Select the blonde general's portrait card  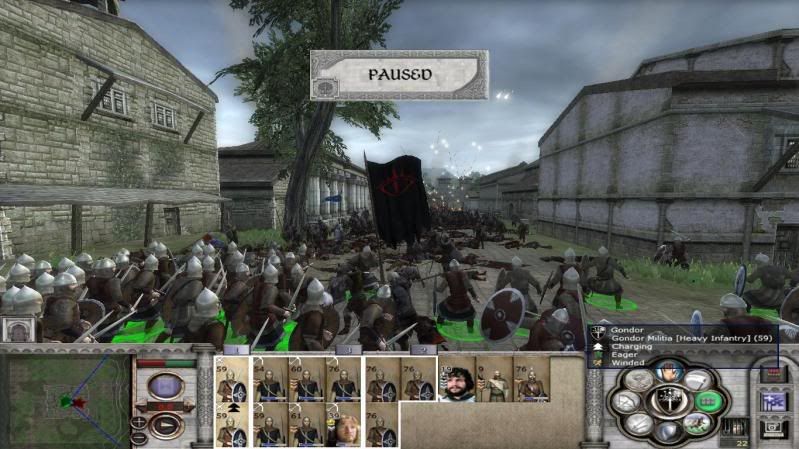[343, 426]
